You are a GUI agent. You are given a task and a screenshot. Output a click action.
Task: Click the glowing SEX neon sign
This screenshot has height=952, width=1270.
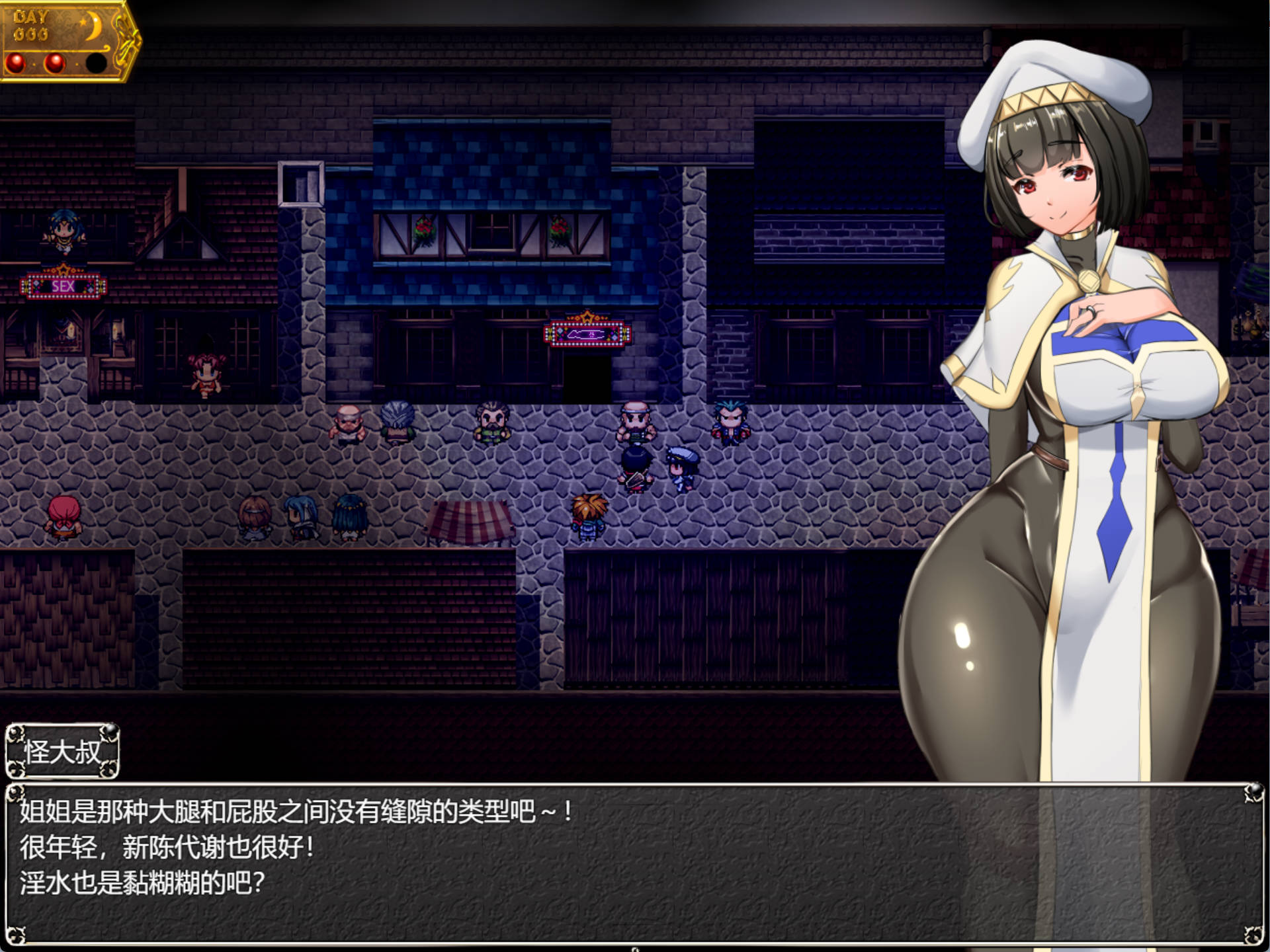[x=64, y=287]
